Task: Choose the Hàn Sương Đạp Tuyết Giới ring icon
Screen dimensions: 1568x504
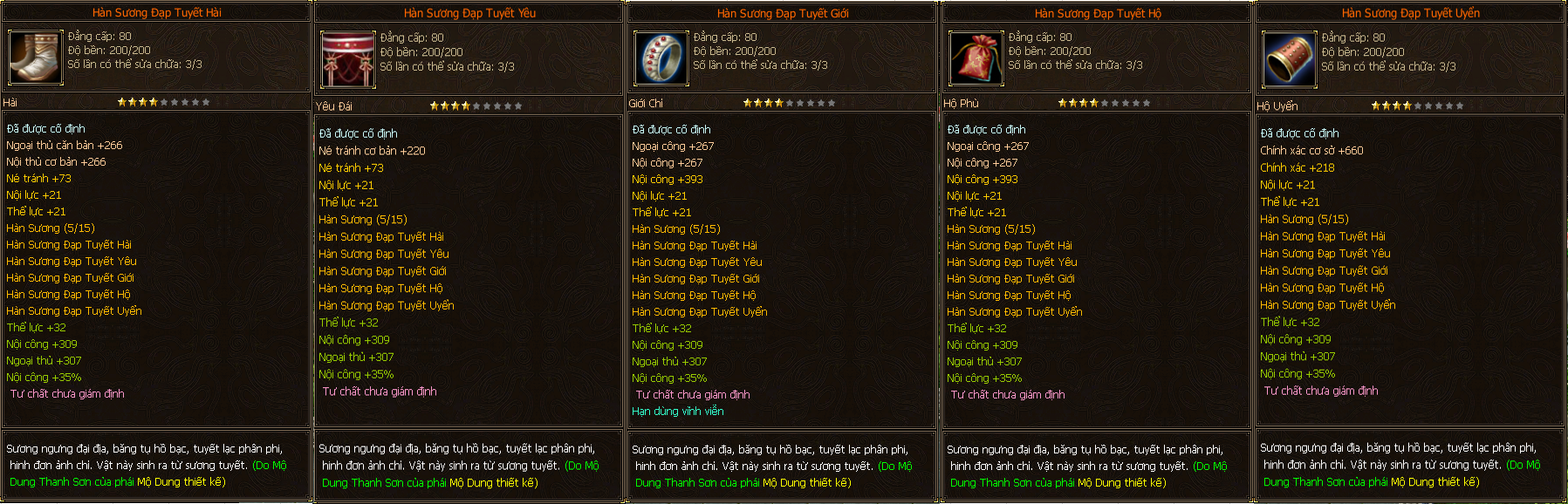Action: click(x=661, y=59)
